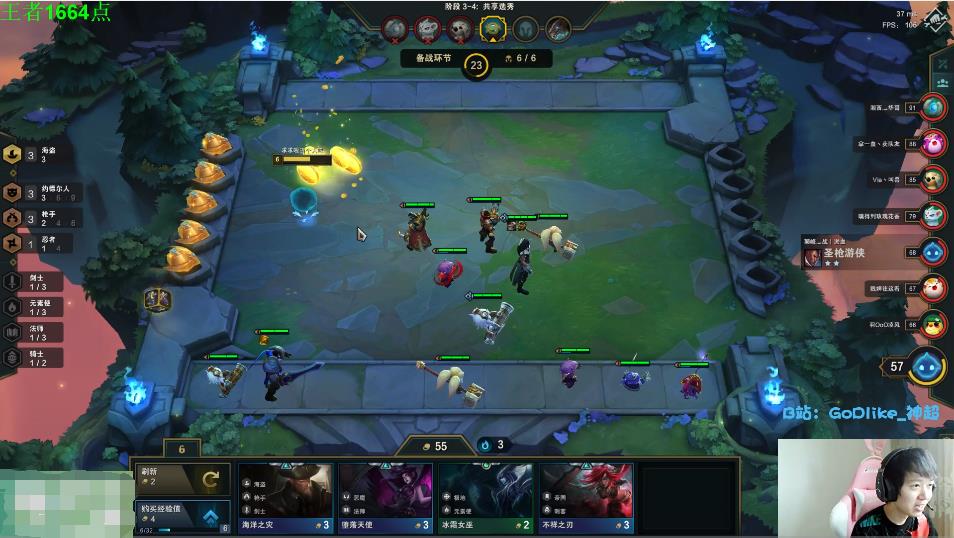Select the top player portrait in scoreboard

click(934, 107)
